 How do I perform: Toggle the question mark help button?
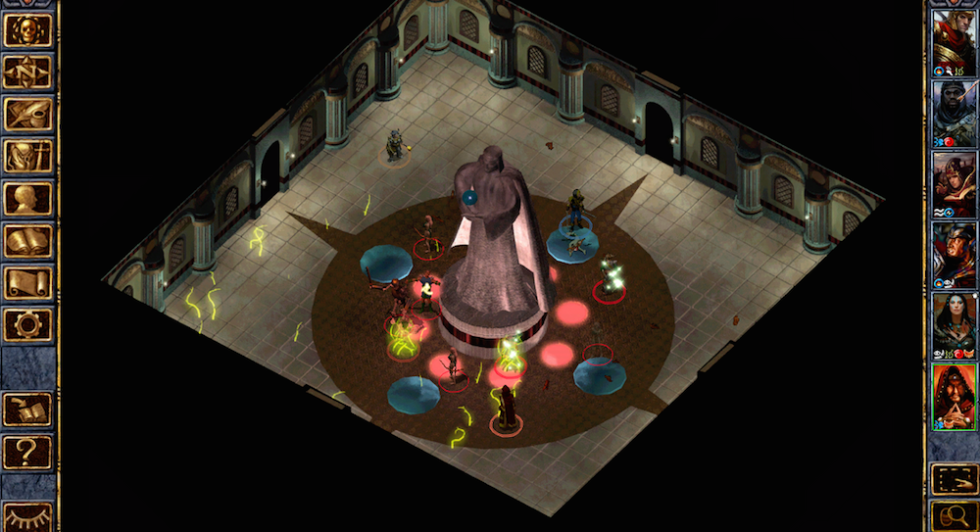point(28,452)
